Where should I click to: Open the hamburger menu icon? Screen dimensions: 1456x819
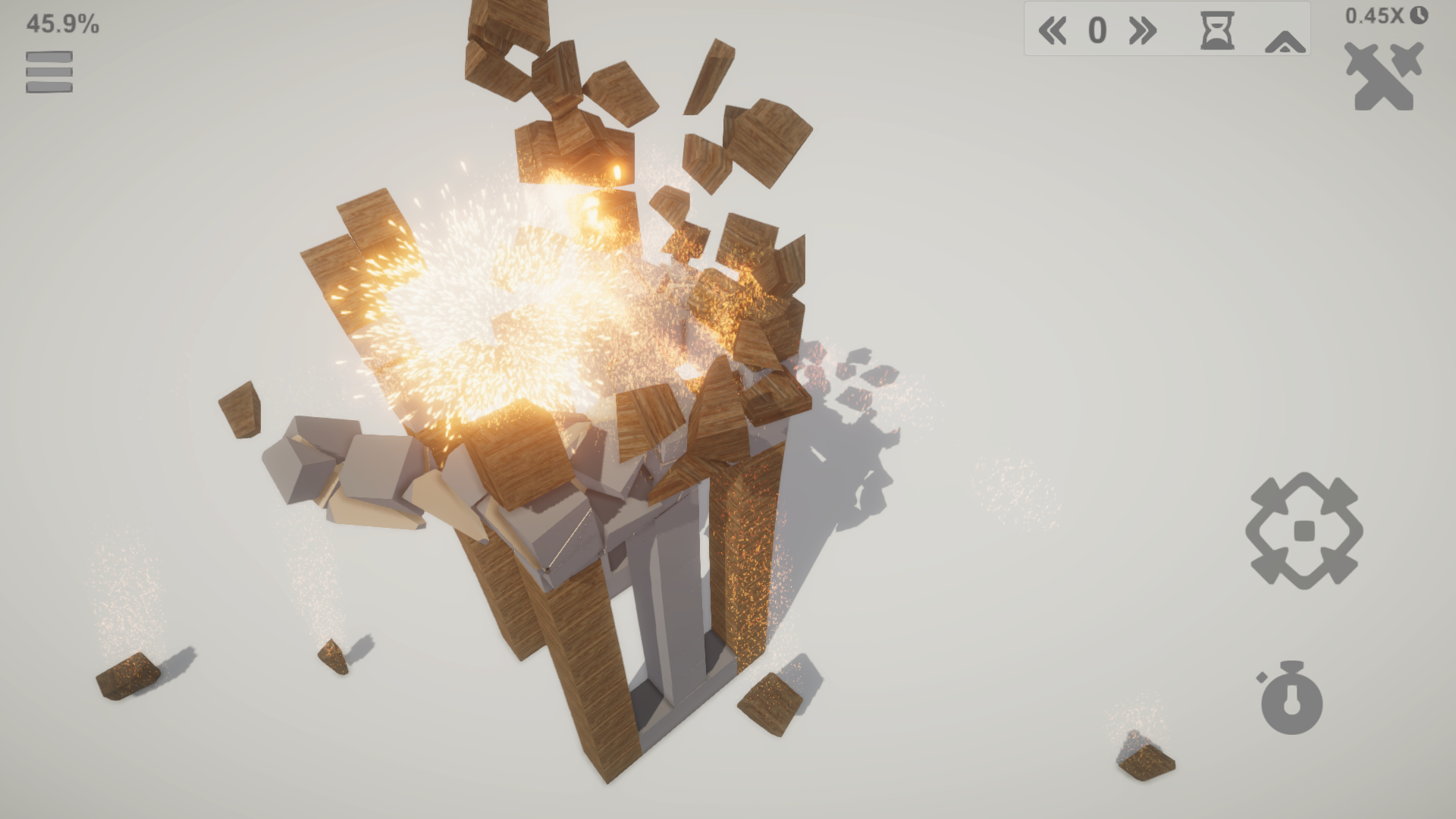click(x=49, y=72)
